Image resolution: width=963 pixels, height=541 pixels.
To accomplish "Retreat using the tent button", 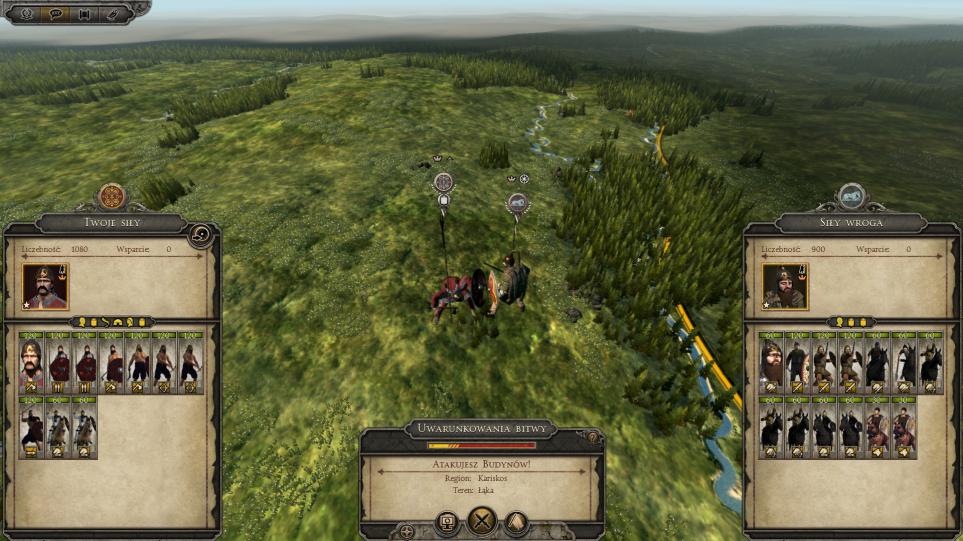I will click(516, 521).
